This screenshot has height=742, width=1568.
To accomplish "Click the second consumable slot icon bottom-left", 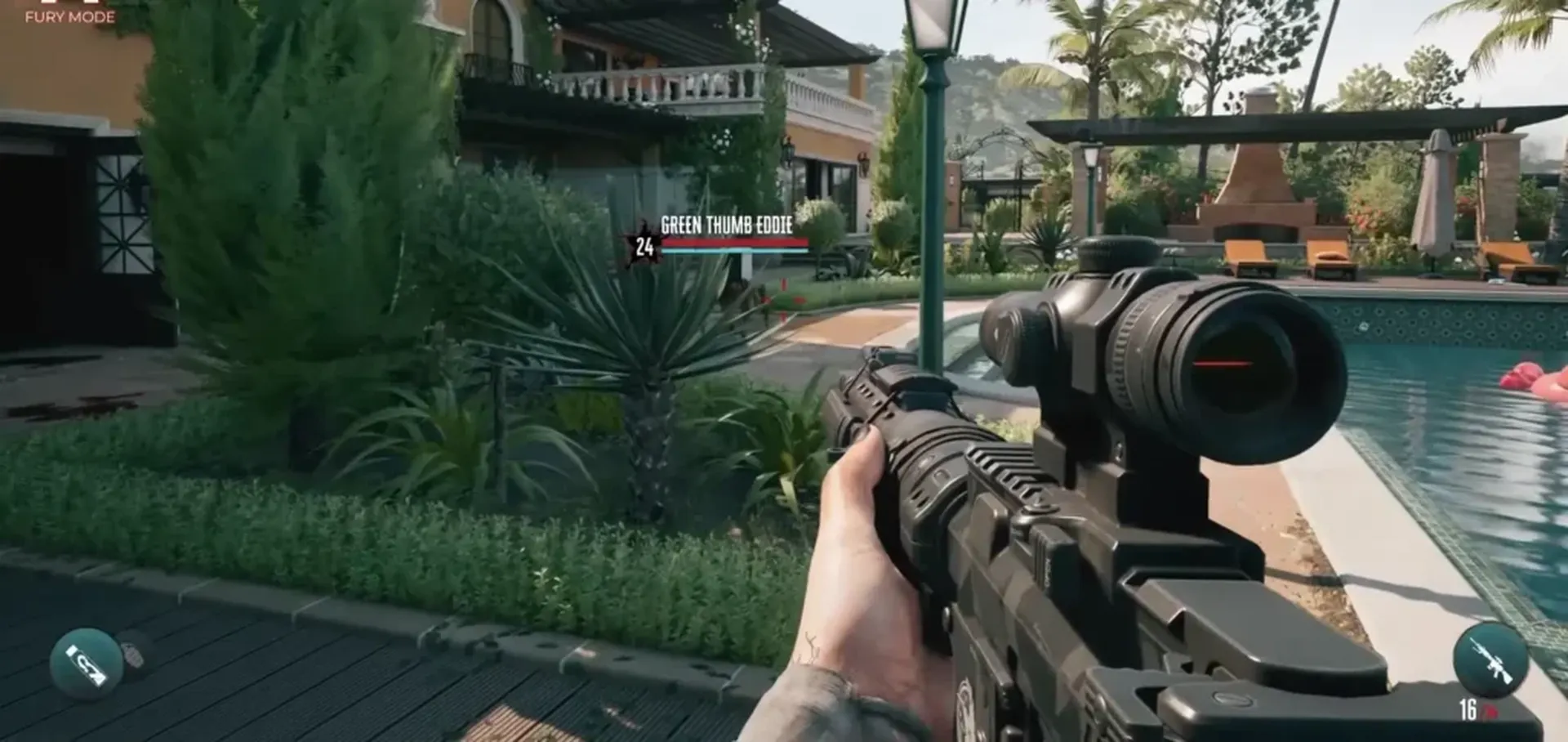I will tap(133, 654).
